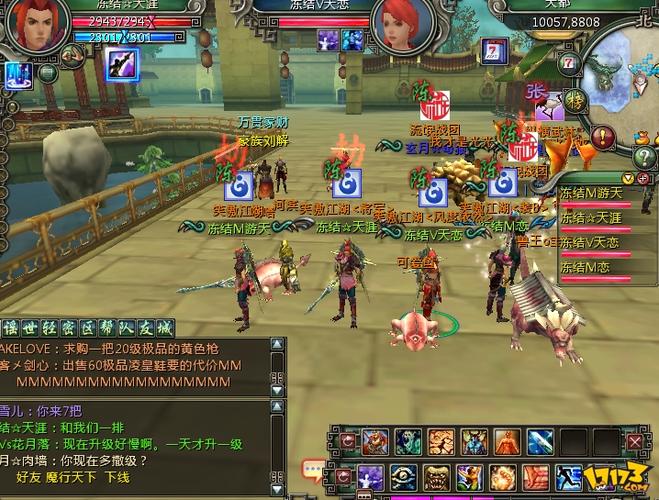Select the red-haired target portrait

click(401, 27)
